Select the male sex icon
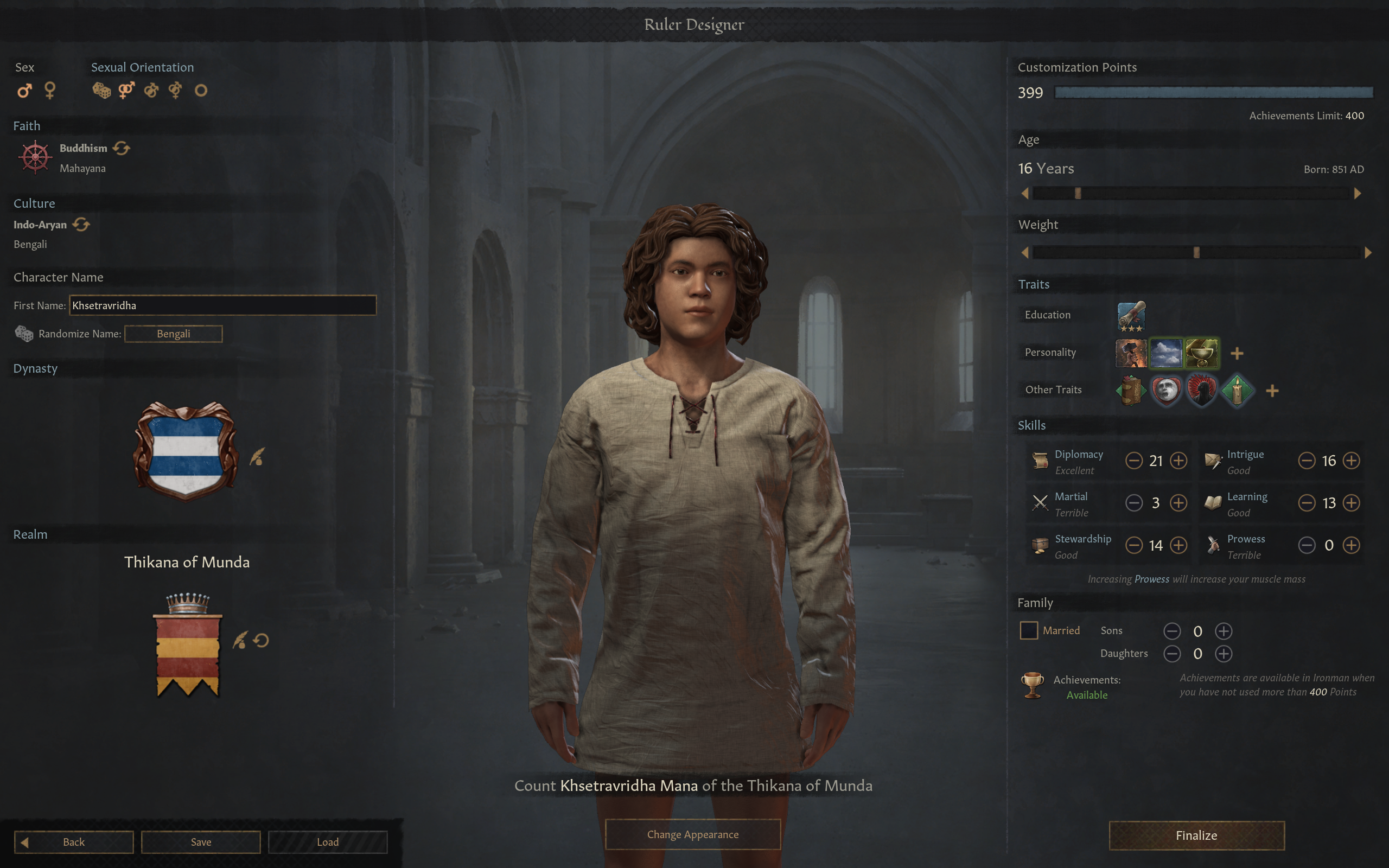Screen dimensions: 1389x868 click(x=24, y=91)
